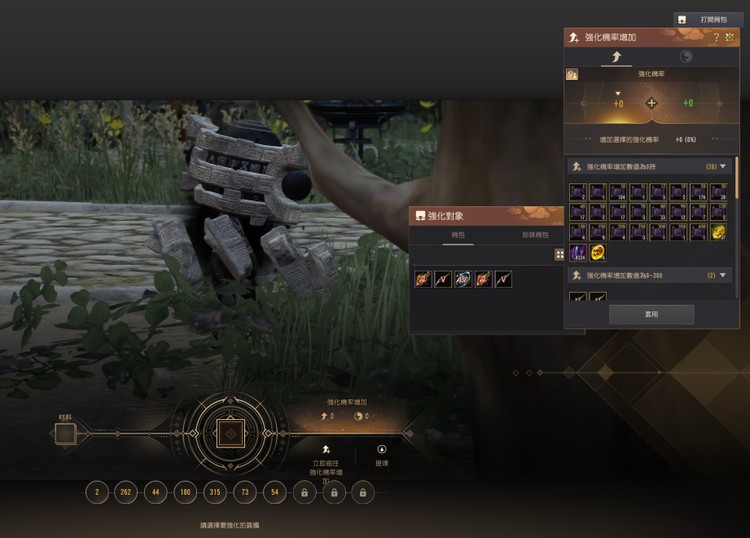750x538 pixels.
Task: Close the 強化機率增加 panel
Action: (730, 37)
